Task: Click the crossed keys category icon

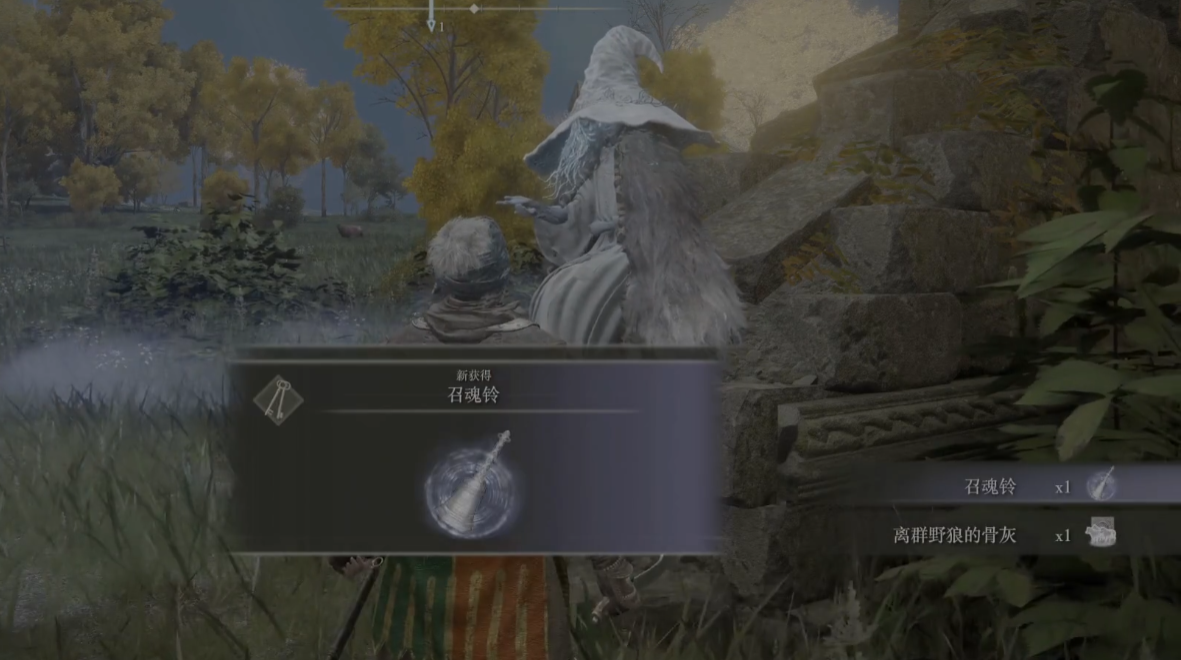Action: coord(278,400)
